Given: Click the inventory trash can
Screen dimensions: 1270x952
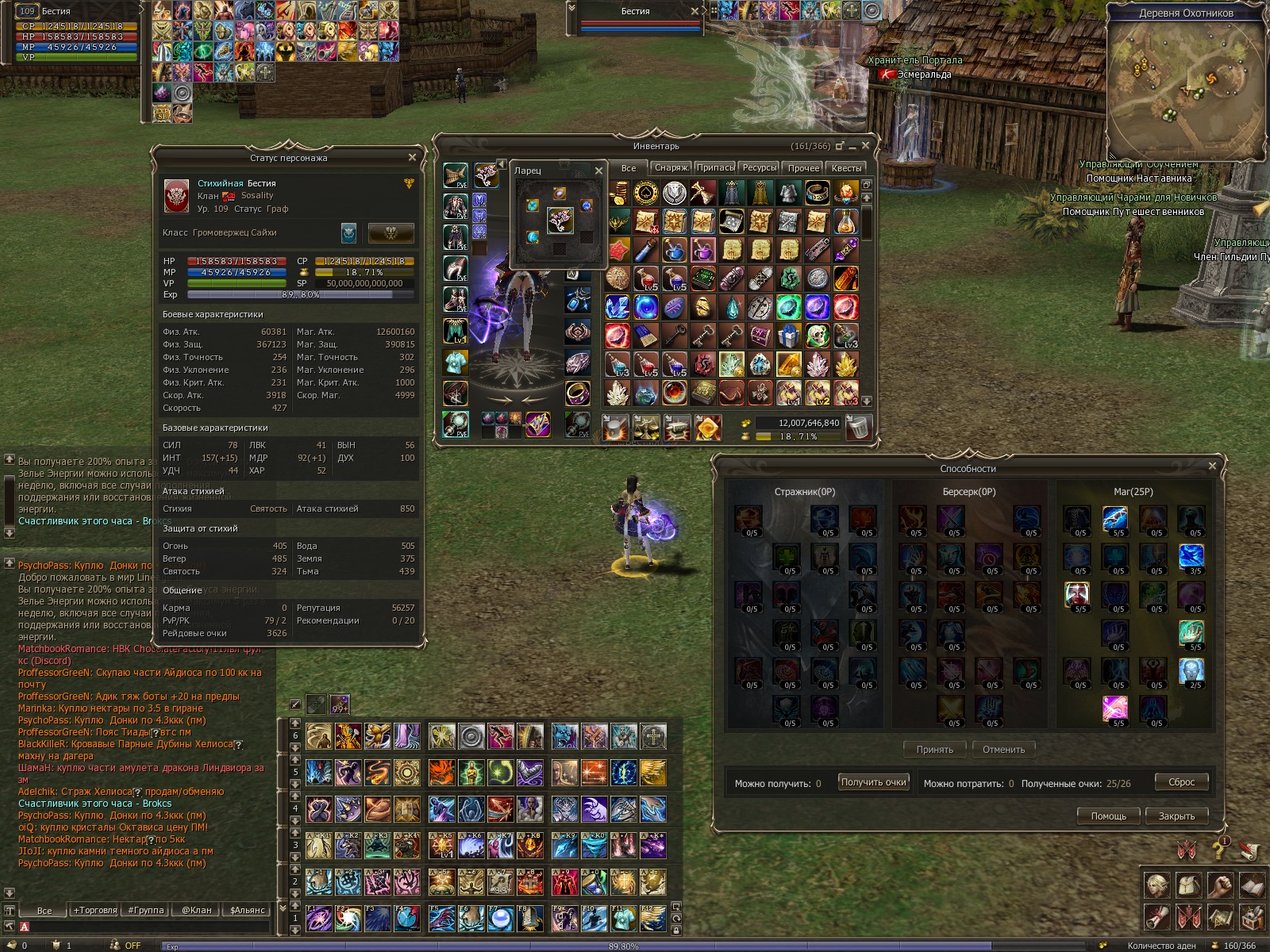Looking at the screenshot, I should click(x=857, y=428).
